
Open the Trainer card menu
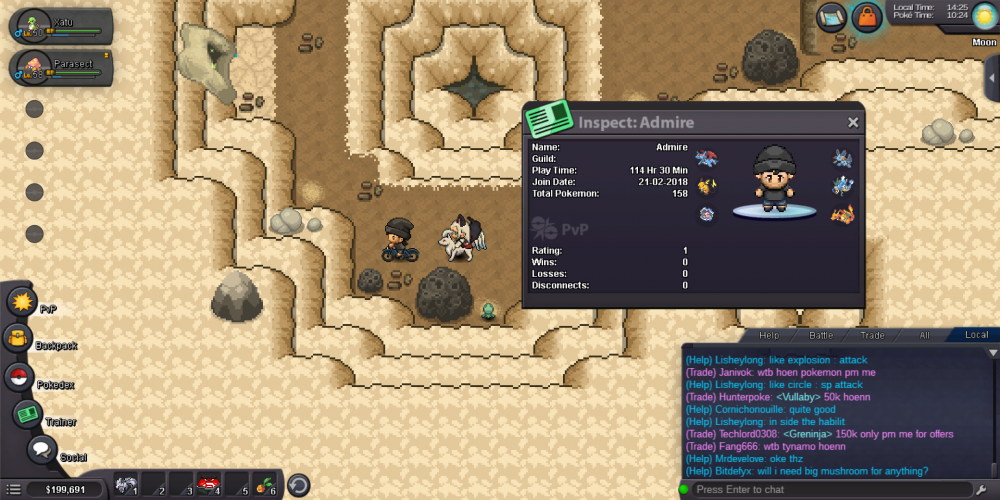(x=26, y=412)
